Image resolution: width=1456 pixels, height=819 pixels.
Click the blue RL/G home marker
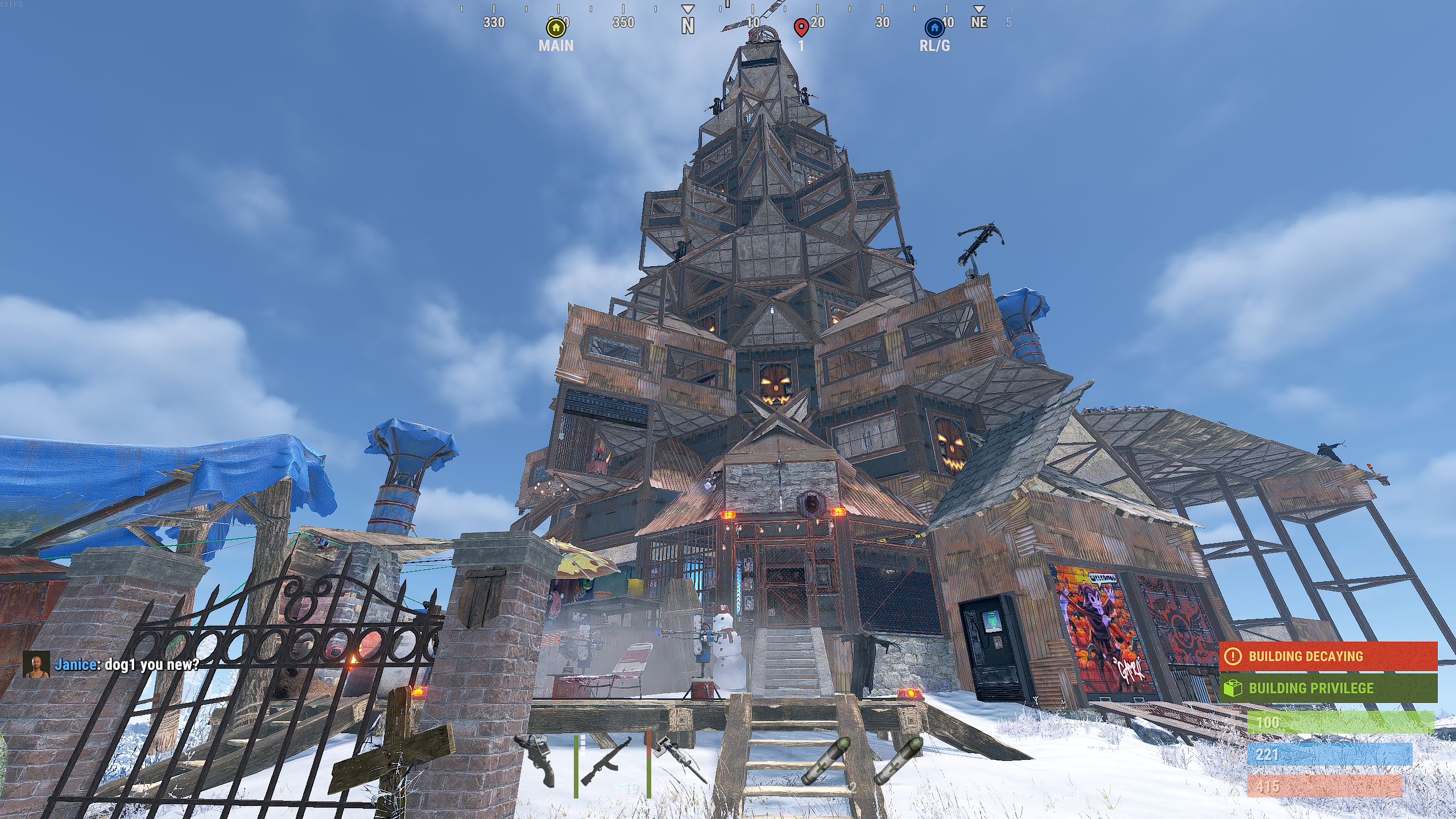pyautogui.click(x=934, y=28)
